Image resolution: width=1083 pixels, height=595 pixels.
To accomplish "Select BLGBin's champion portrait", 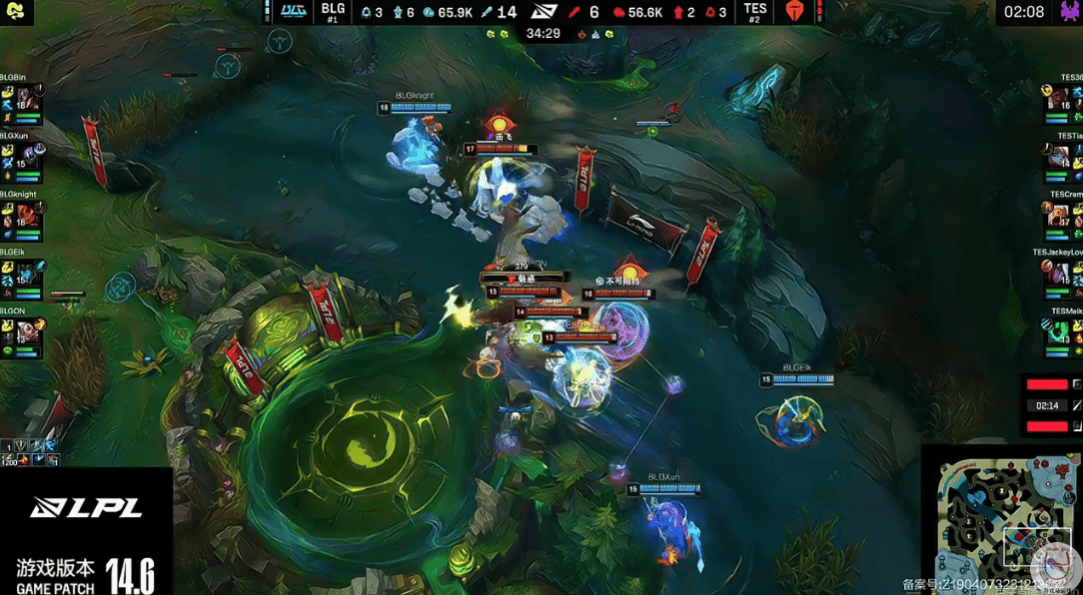I will point(25,97).
